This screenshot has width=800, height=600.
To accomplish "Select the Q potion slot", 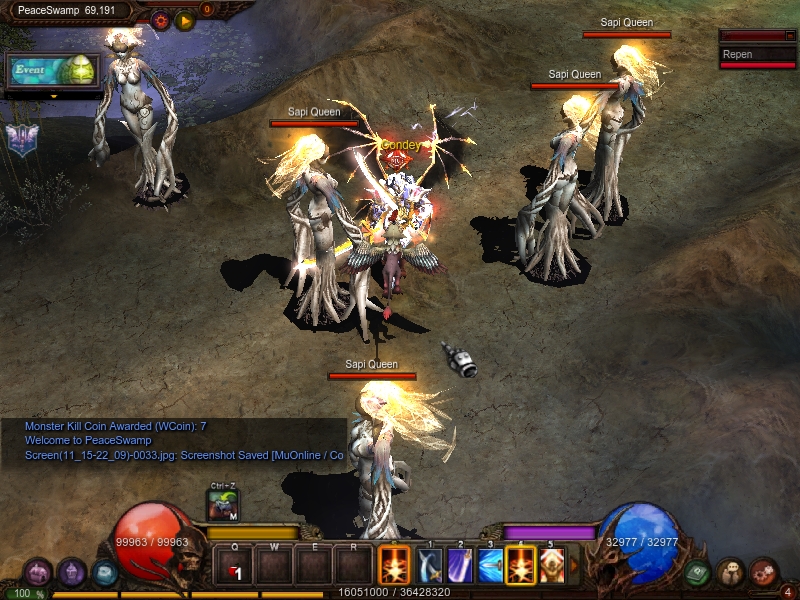I will coord(234,566).
